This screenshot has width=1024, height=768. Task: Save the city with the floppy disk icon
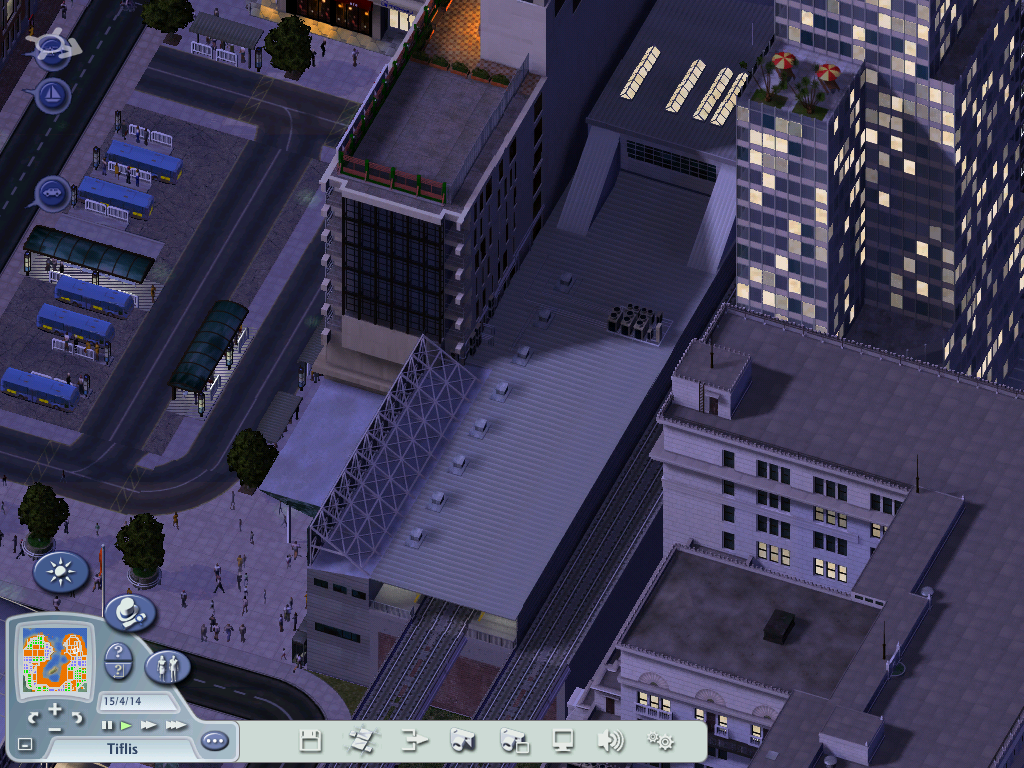311,741
